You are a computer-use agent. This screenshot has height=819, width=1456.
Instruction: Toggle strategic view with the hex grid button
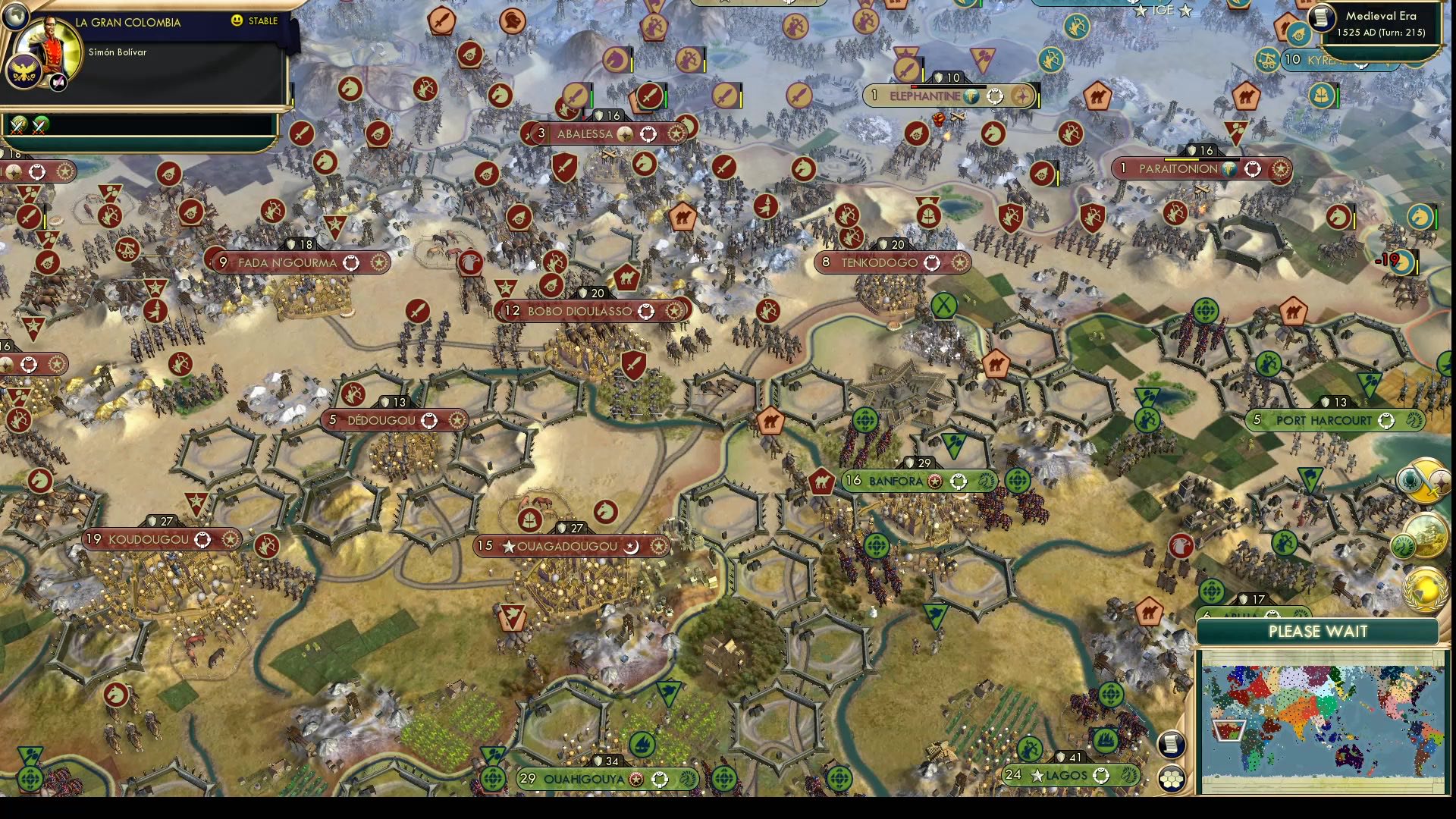tap(1172, 779)
